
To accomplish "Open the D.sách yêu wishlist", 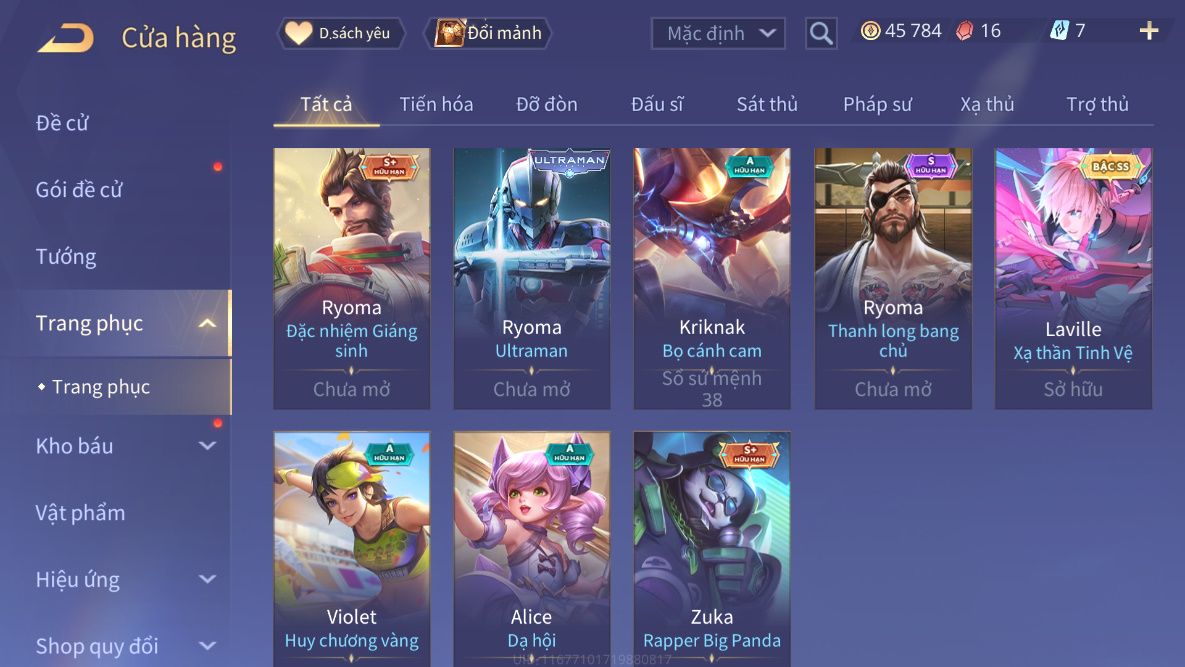I will tap(341, 33).
